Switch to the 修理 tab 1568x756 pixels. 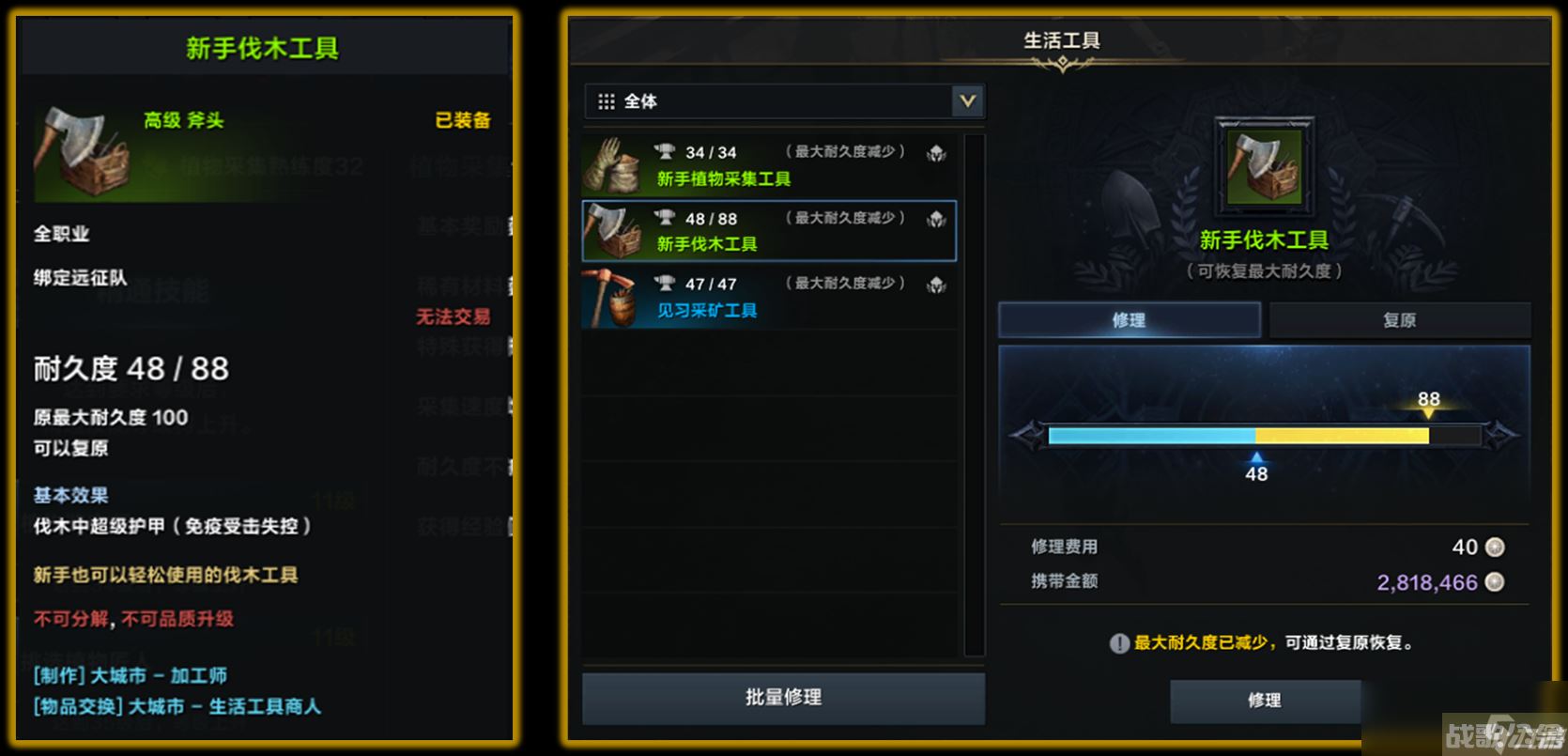[1130, 319]
